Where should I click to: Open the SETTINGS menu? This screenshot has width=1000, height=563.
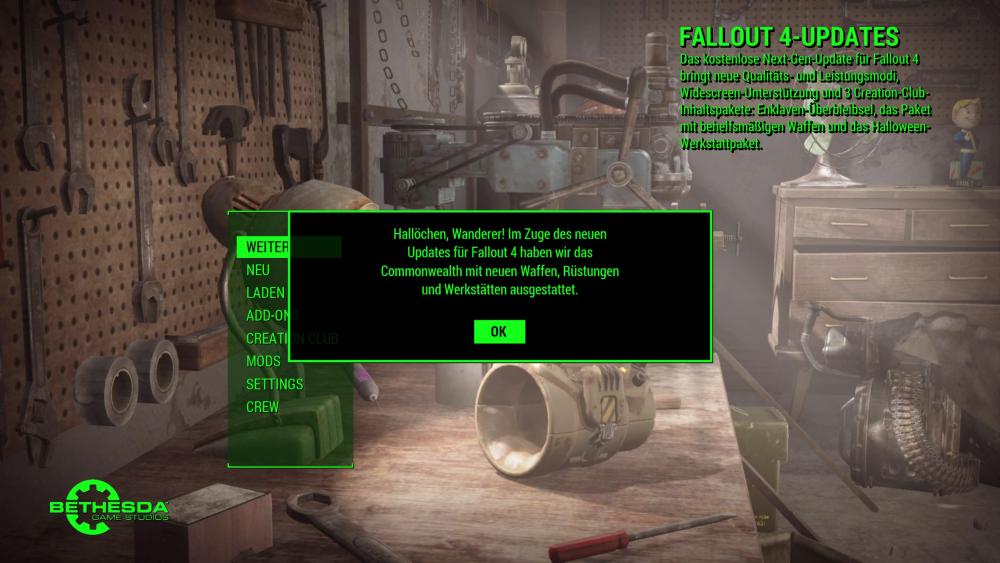[274, 384]
